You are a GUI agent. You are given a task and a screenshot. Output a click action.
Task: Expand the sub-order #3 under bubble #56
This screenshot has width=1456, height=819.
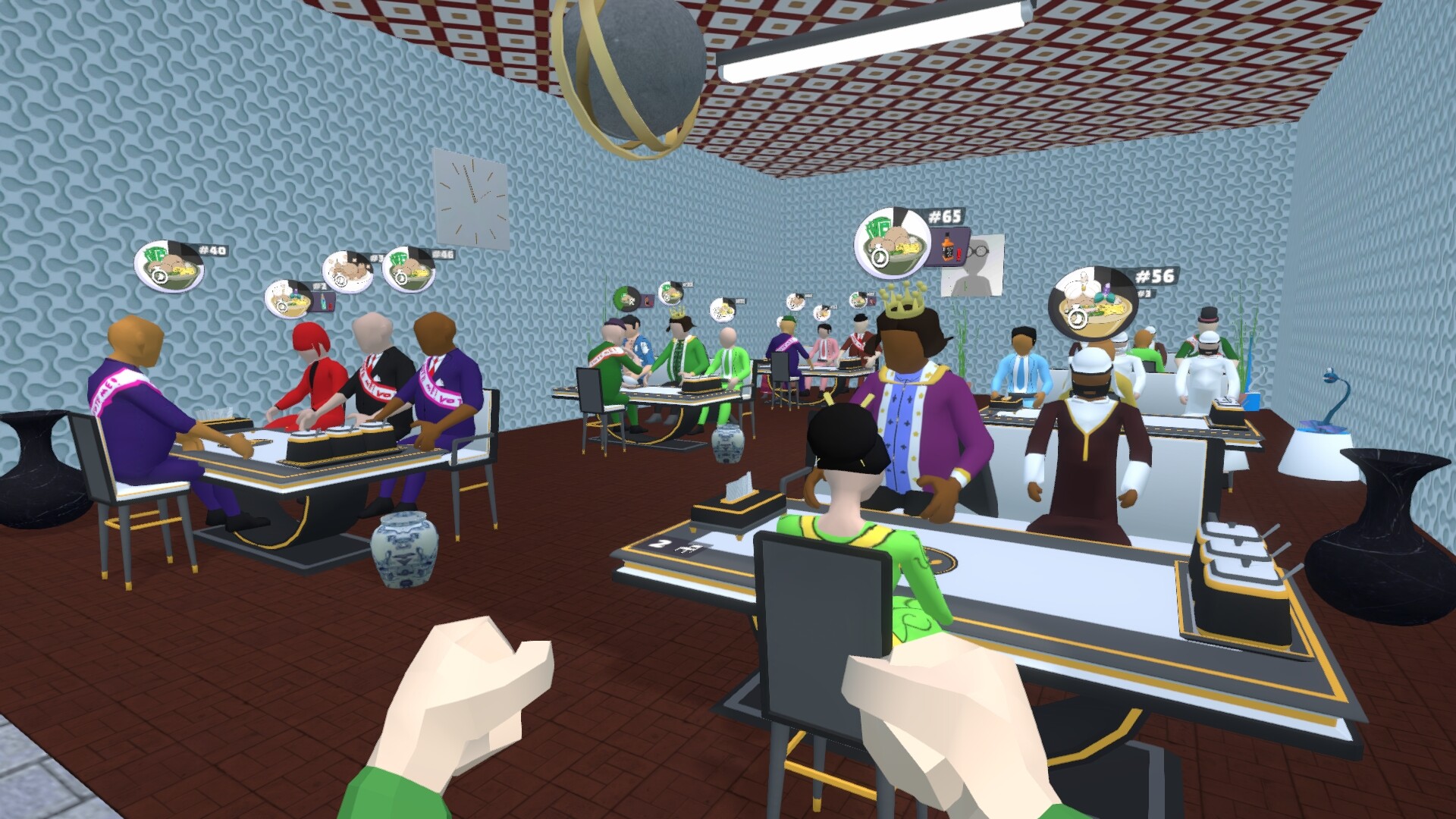(1145, 294)
